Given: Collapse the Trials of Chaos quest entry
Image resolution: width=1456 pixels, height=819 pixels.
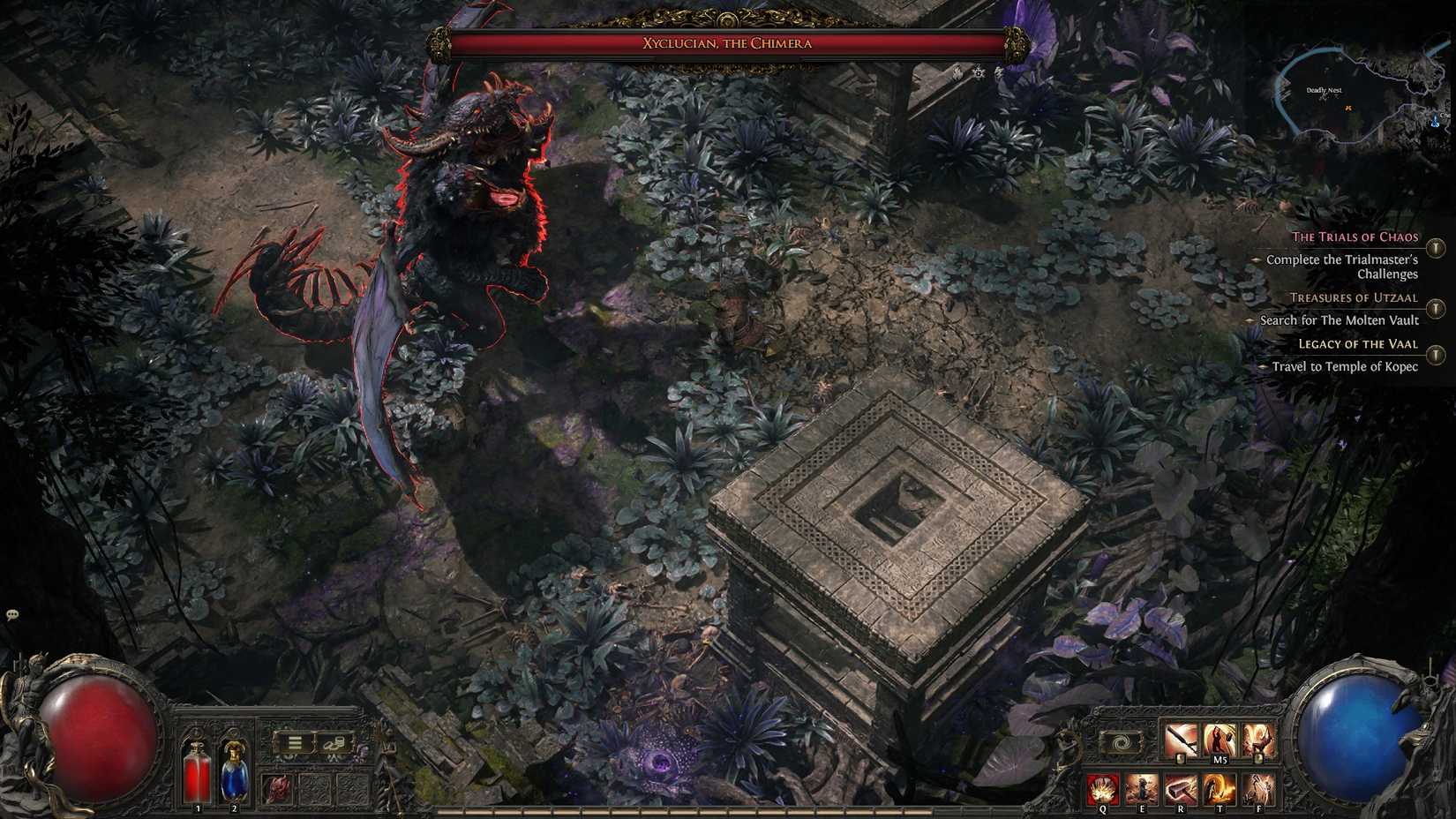Looking at the screenshot, I should [1434, 248].
